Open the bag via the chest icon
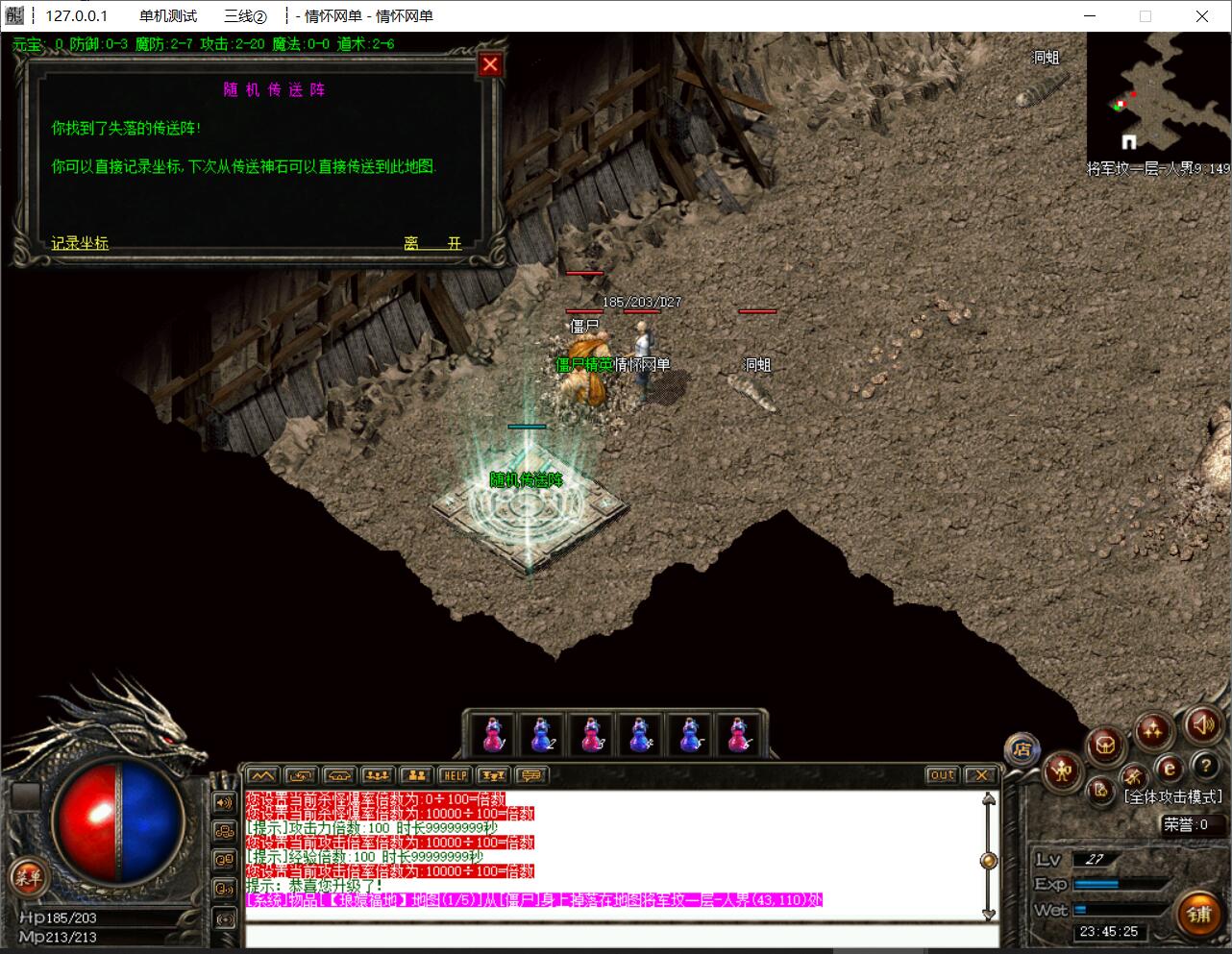Viewport: 1232px width, 954px height. pos(1105,745)
